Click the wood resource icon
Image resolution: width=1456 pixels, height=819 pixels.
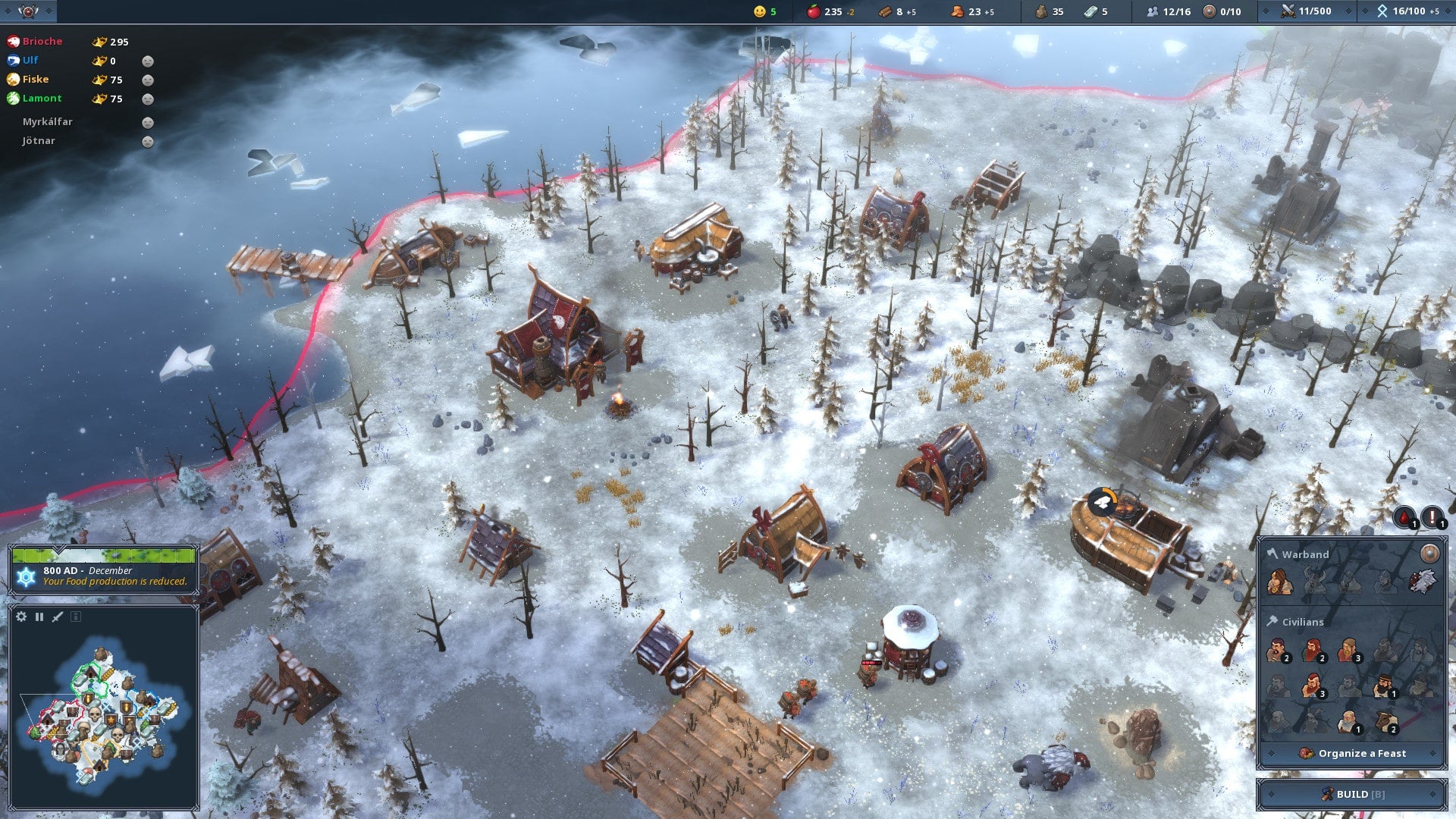pos(883,11)
